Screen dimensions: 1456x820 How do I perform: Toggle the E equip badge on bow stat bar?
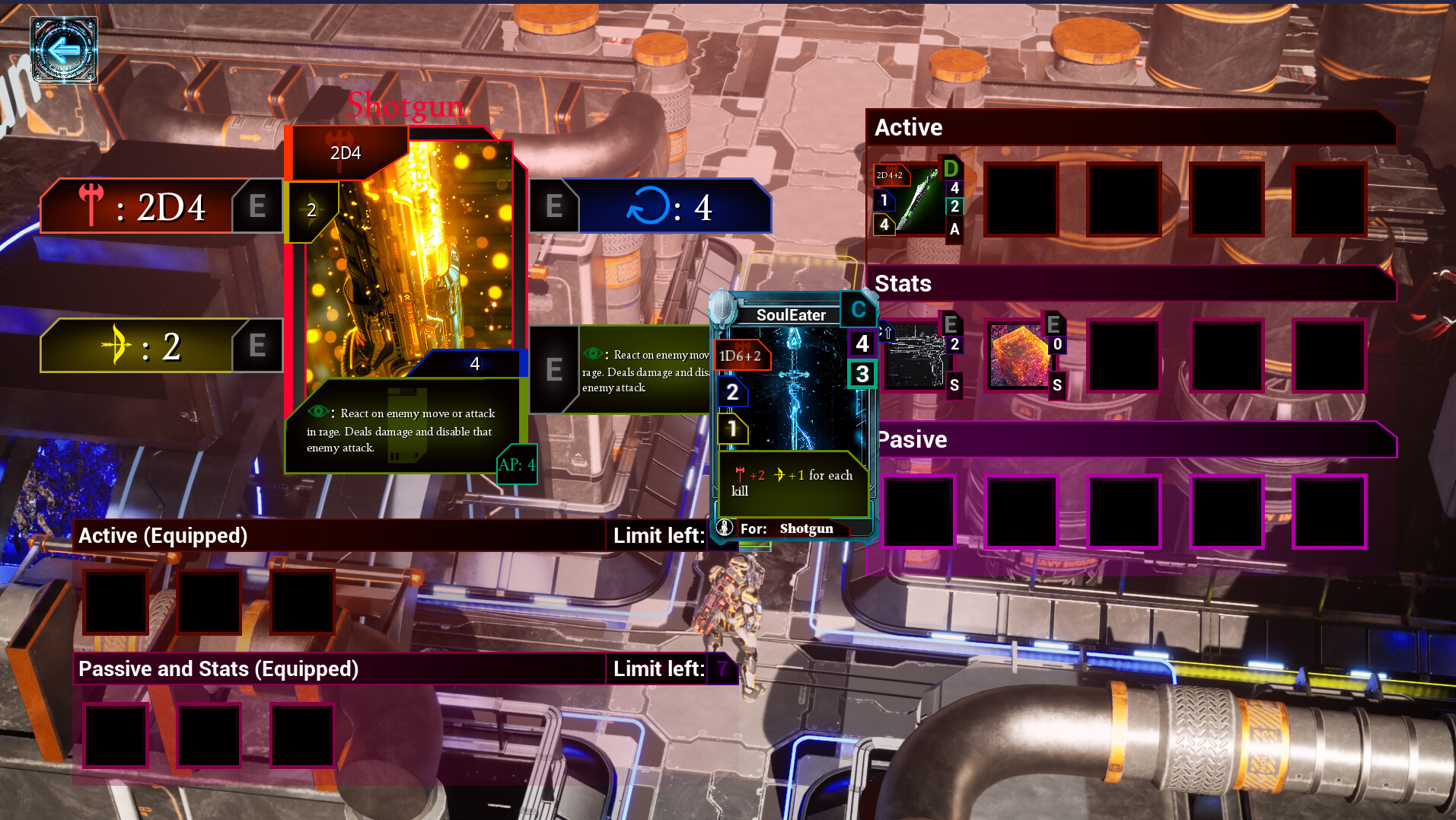(x=257, y=346)
